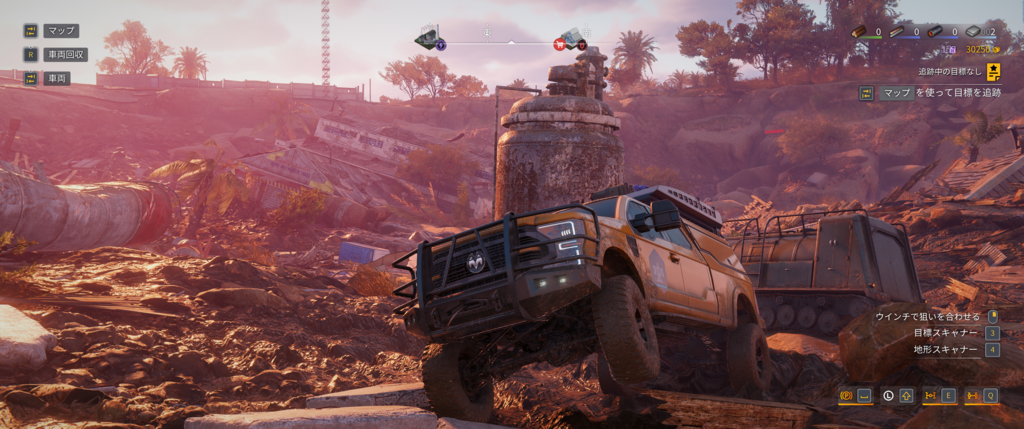The height and width of the screenshot is (429, 1024).
Task: Select the compass base marker with purple lightning badge
Action: pyautogui.click(x=430, y=39)
